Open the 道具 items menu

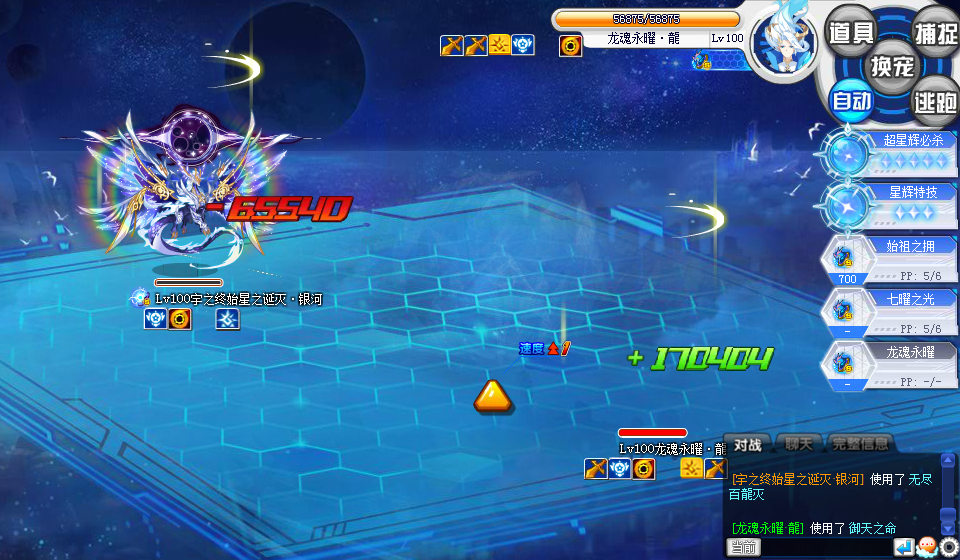pos(850,31)
